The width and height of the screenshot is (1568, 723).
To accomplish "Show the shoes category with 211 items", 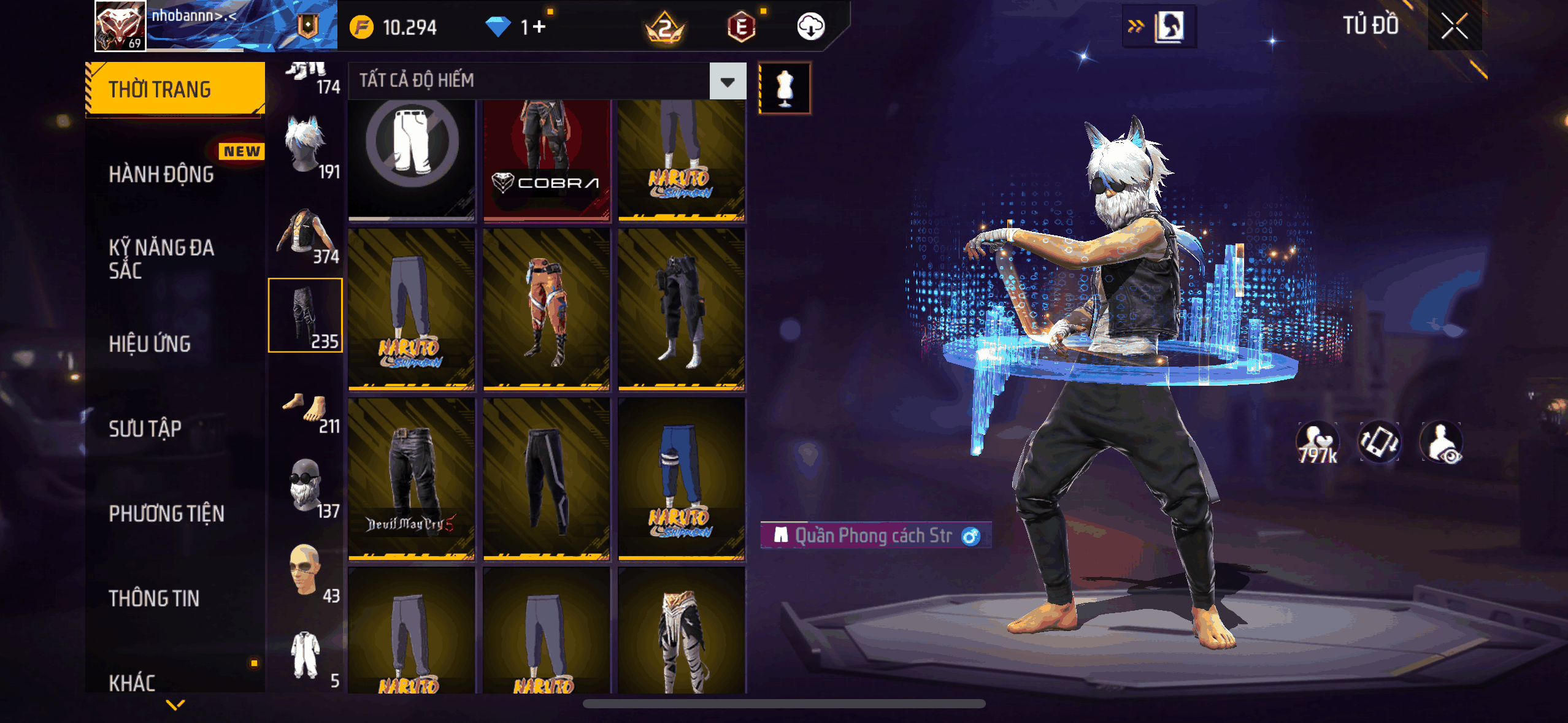I will click(x=306, y=412).
